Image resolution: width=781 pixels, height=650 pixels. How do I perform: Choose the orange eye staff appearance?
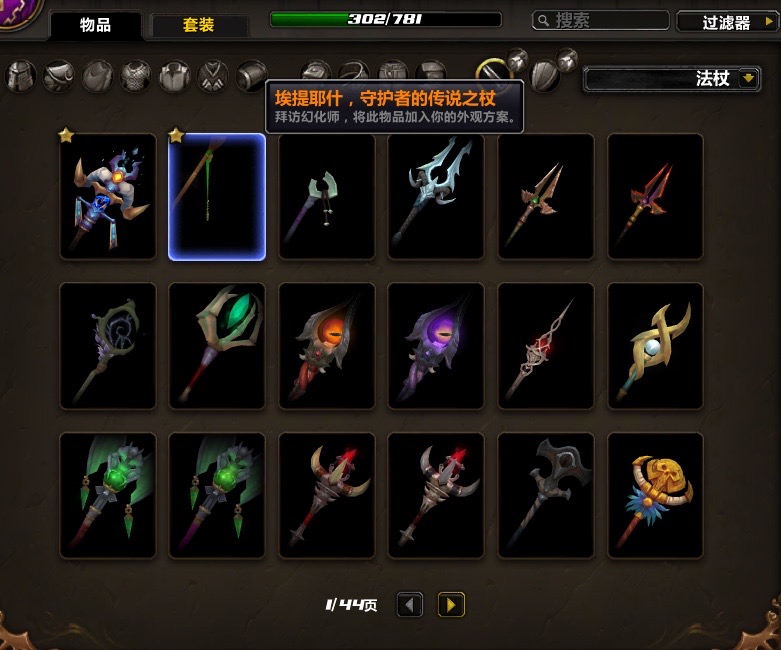pyautogui.click(x=327, y=346)
